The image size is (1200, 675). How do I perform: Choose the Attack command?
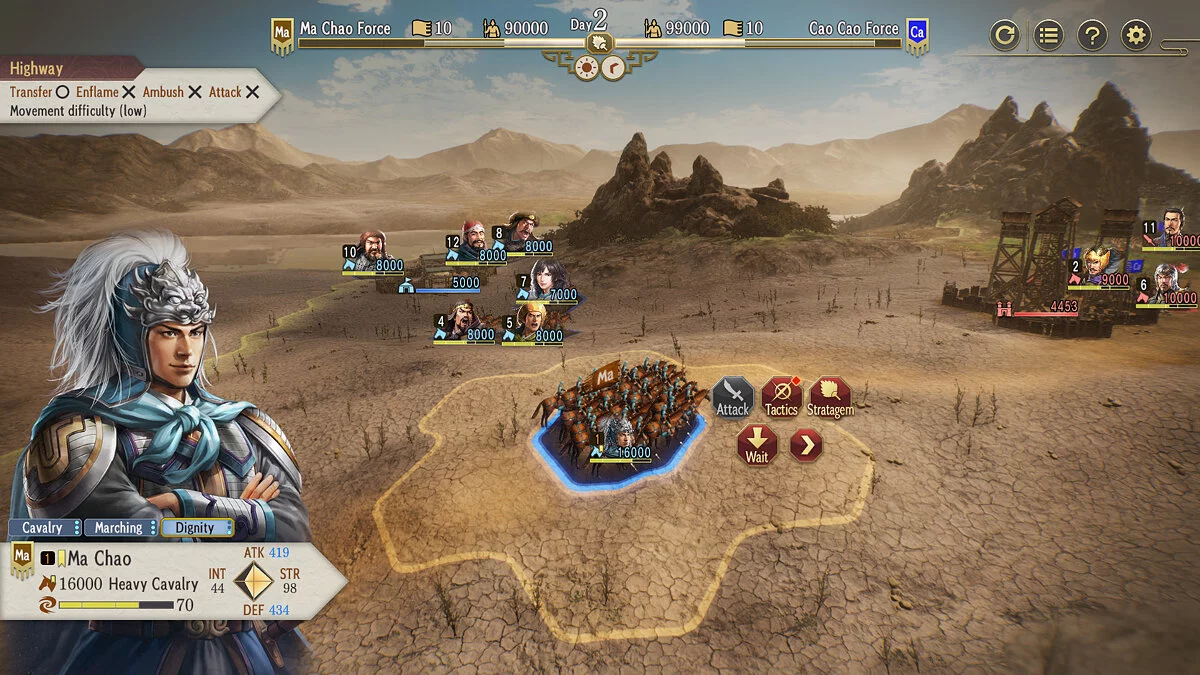coord(732,397)
